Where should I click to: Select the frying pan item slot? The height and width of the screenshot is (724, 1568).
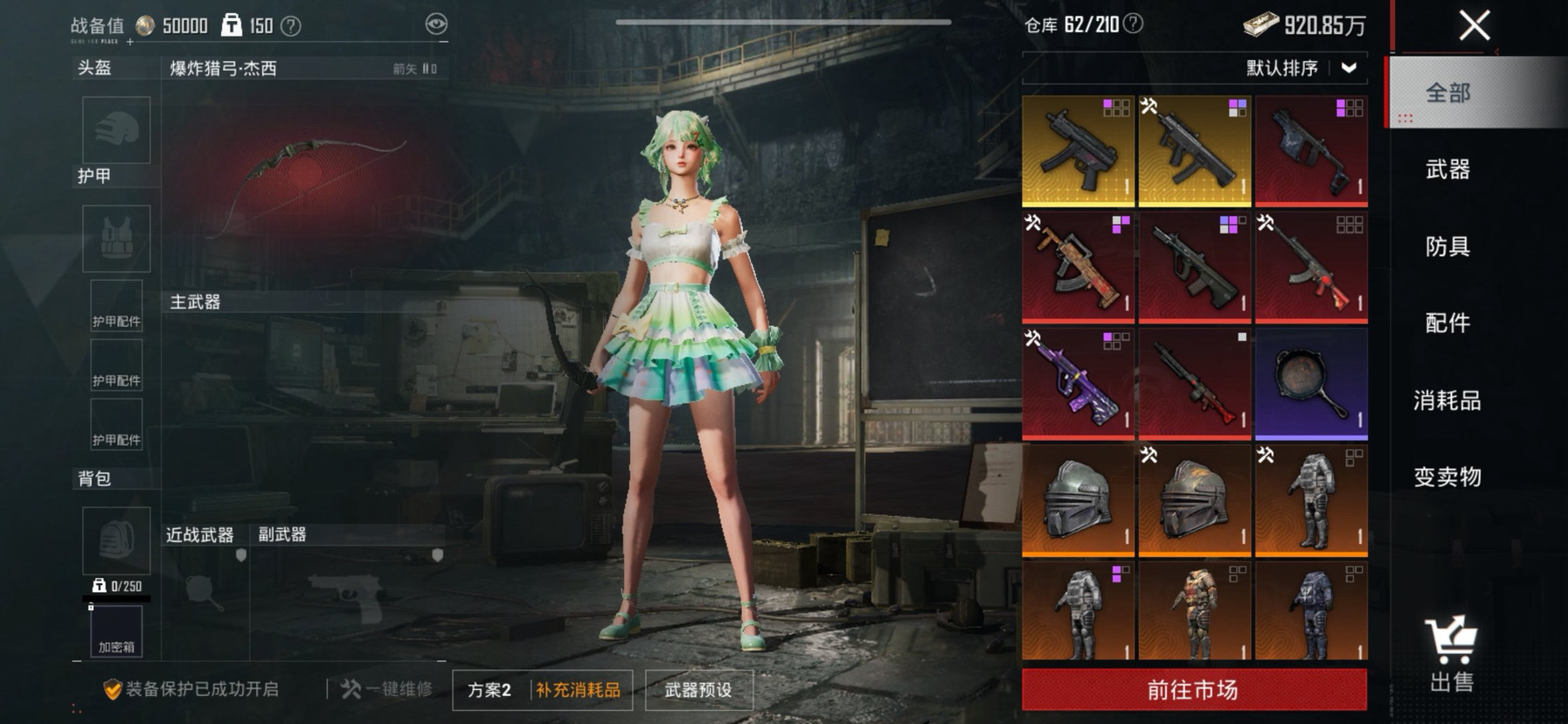[1311, 383]
